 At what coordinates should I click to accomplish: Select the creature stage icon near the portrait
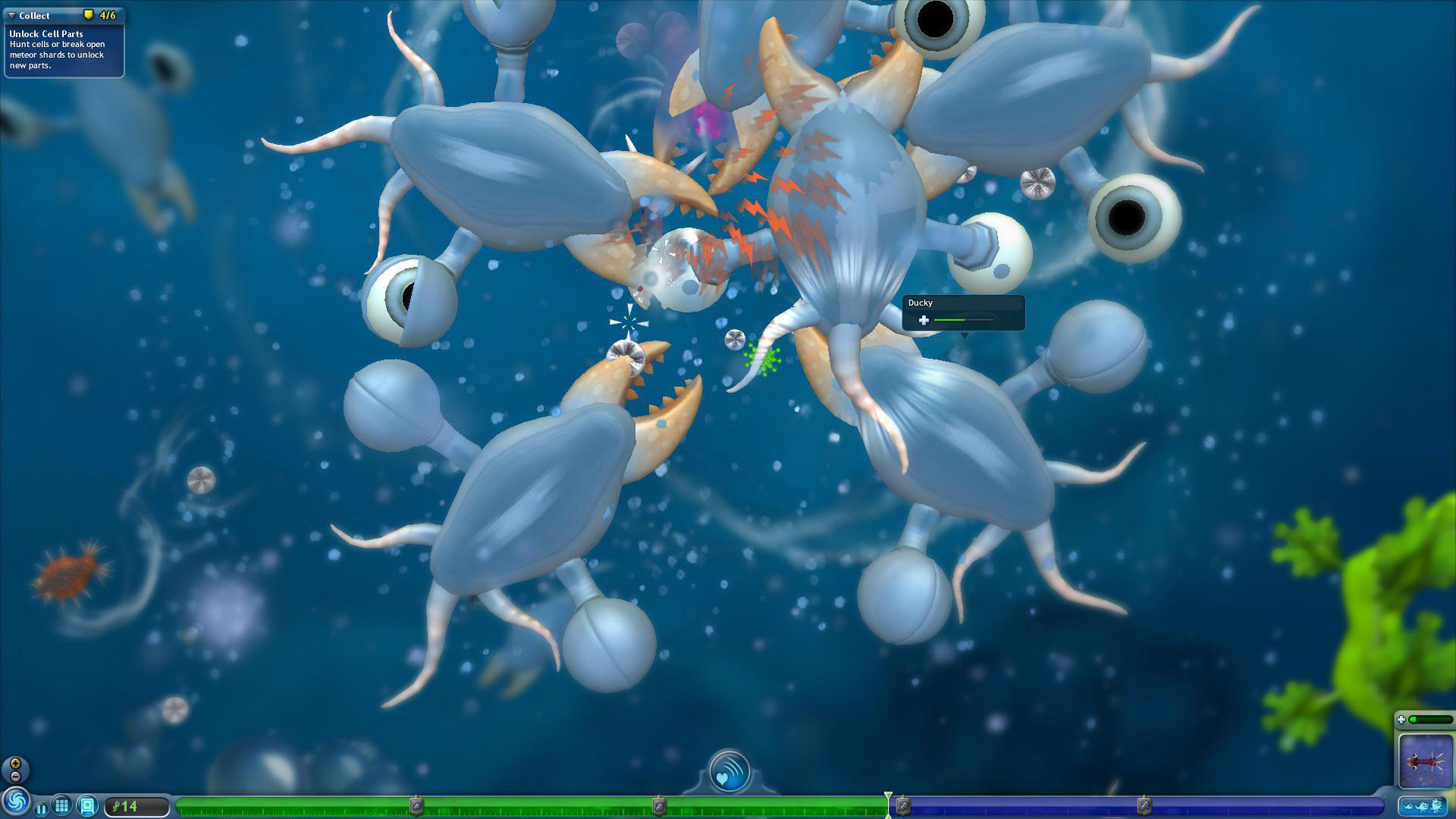(x=1423, y=806)
